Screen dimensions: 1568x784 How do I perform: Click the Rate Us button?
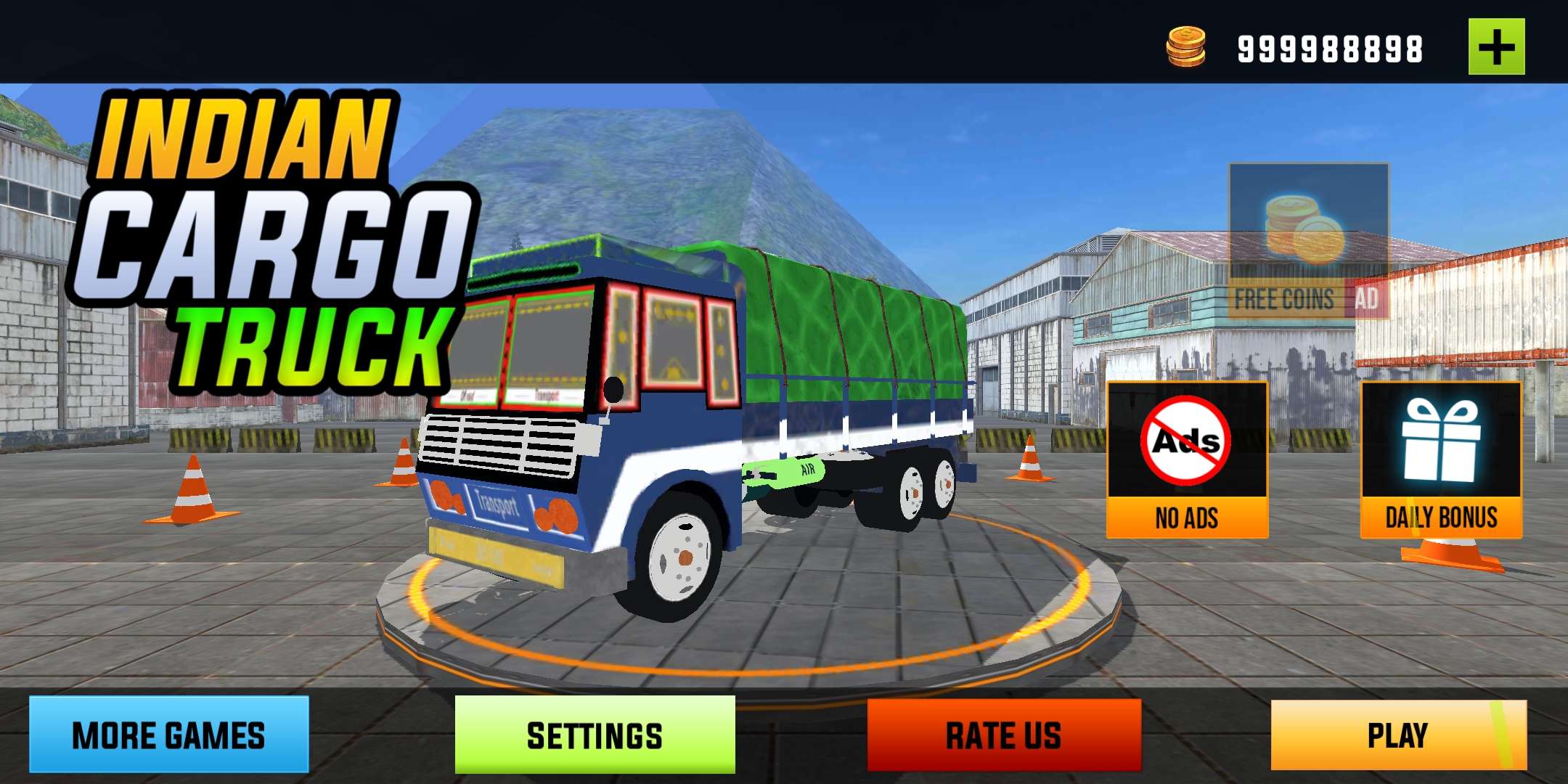coord(1004,735)
